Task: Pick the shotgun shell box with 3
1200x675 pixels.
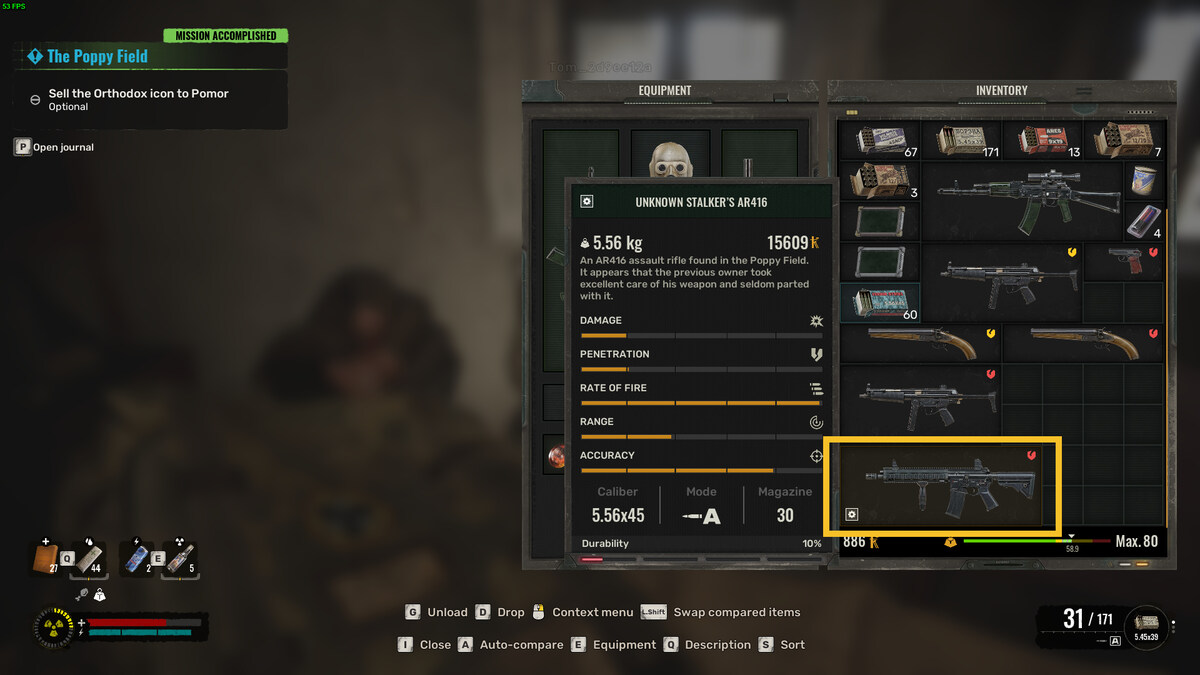Action: coord(880,181)
